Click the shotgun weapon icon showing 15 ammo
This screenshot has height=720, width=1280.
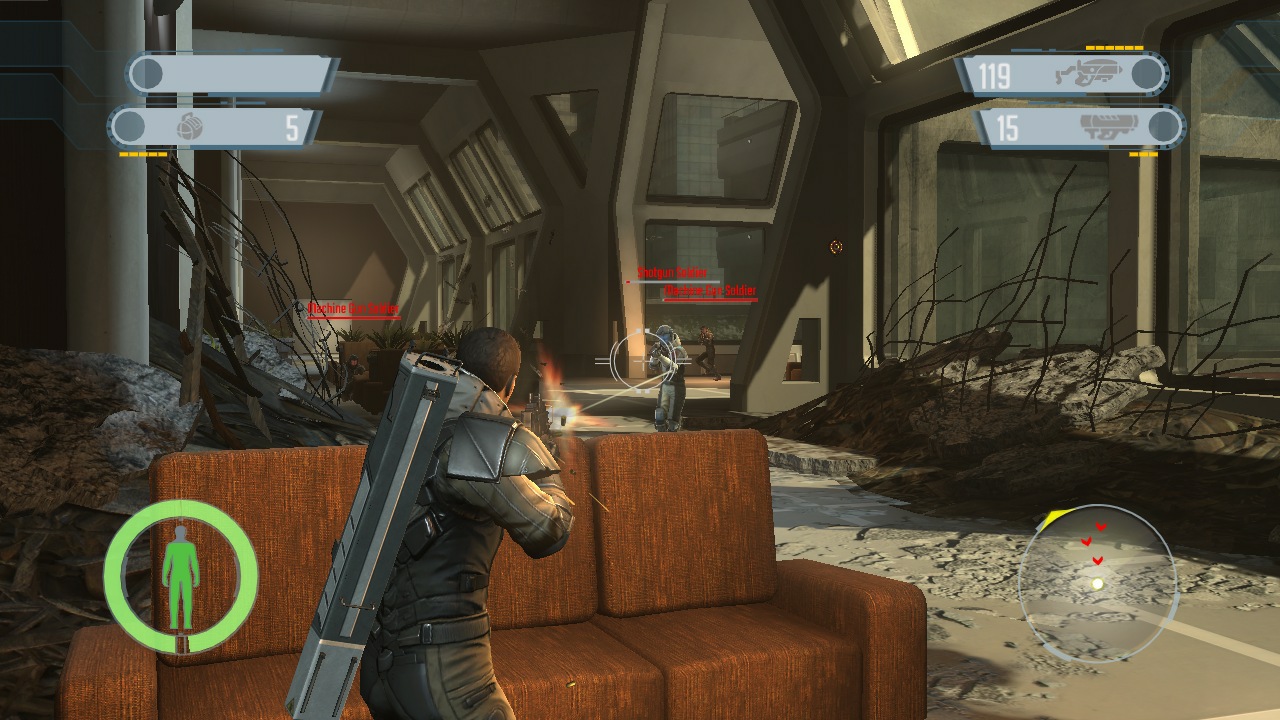[x=1109, y=122]
